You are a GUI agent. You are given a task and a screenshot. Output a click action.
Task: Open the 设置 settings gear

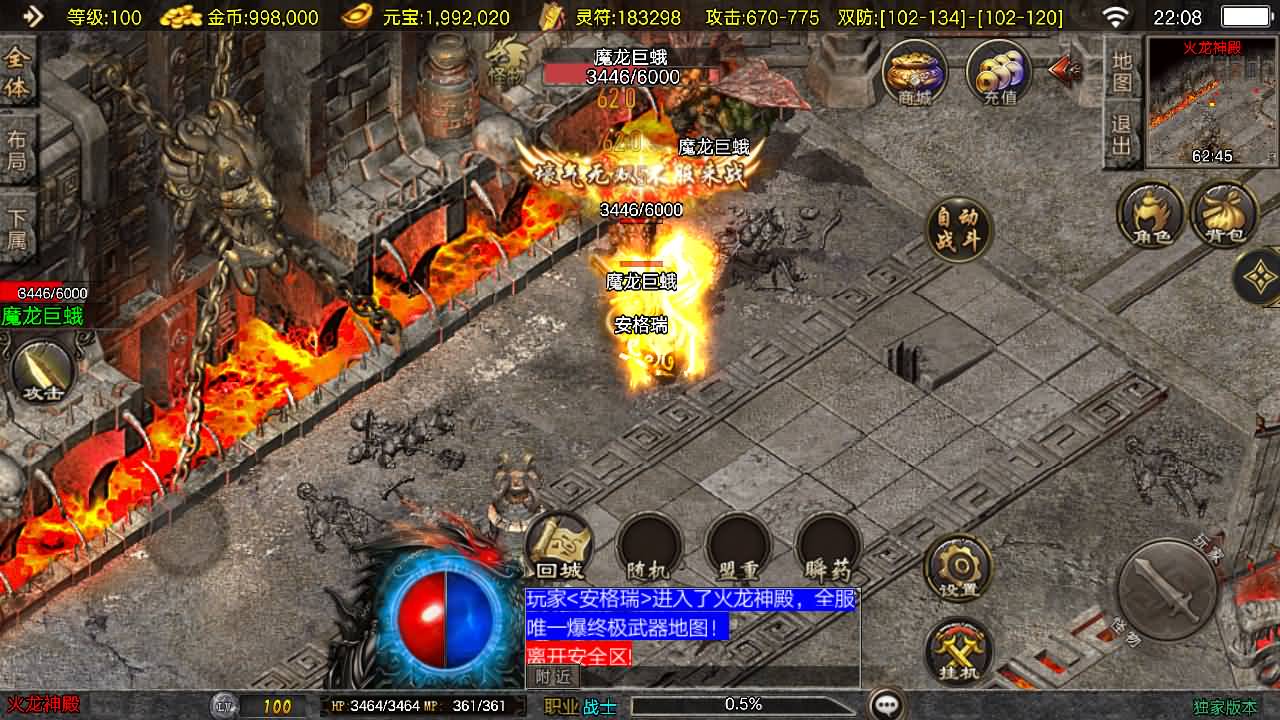(958, 568)
